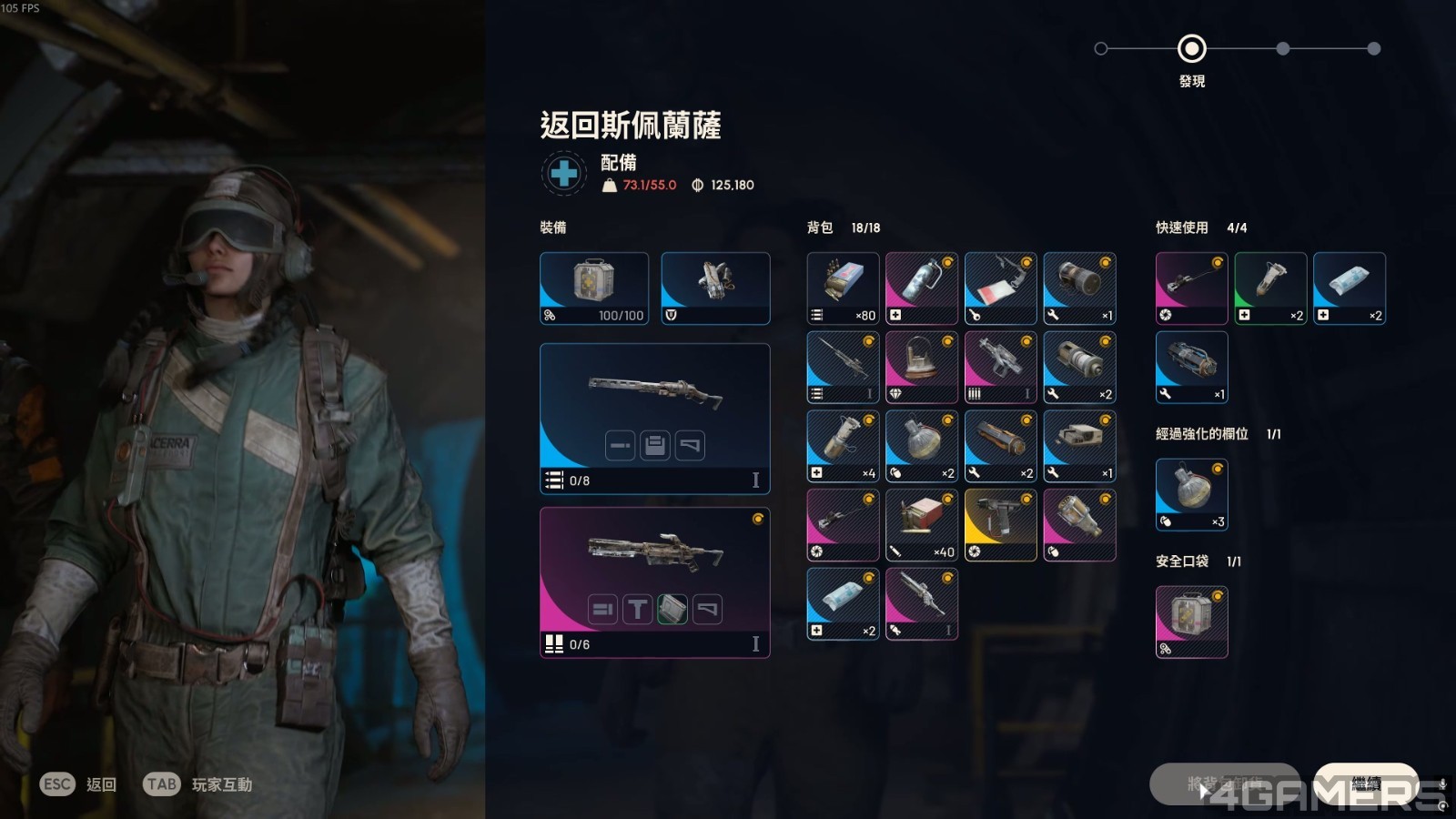Viewport: 1456px width, 819px height.
Task: Select the green-bordered syringe x2 quick-use slot
Action: (1270, 288)
